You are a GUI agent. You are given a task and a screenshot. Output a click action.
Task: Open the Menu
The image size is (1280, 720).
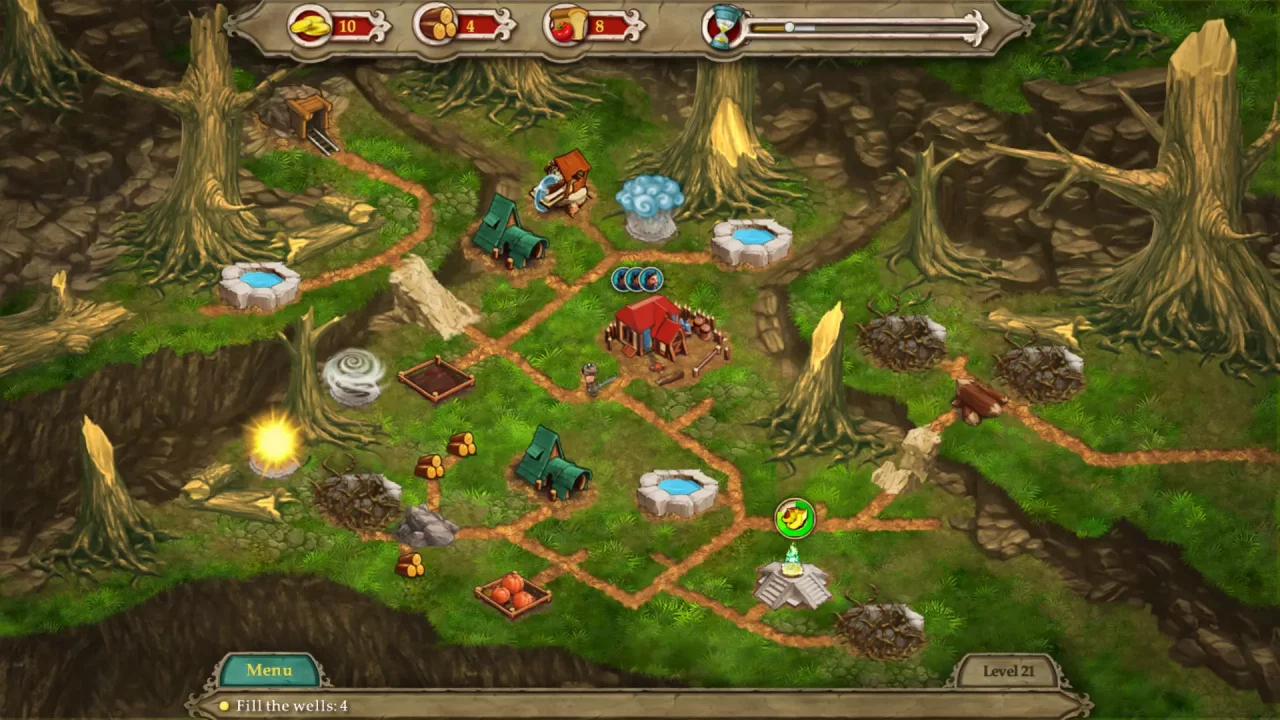[x=268, y=670]
